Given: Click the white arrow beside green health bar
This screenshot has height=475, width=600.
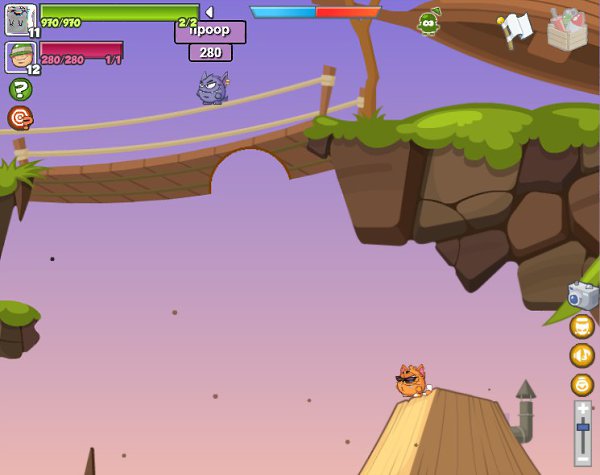Looking at the screenshot, I should coord(209,12).
